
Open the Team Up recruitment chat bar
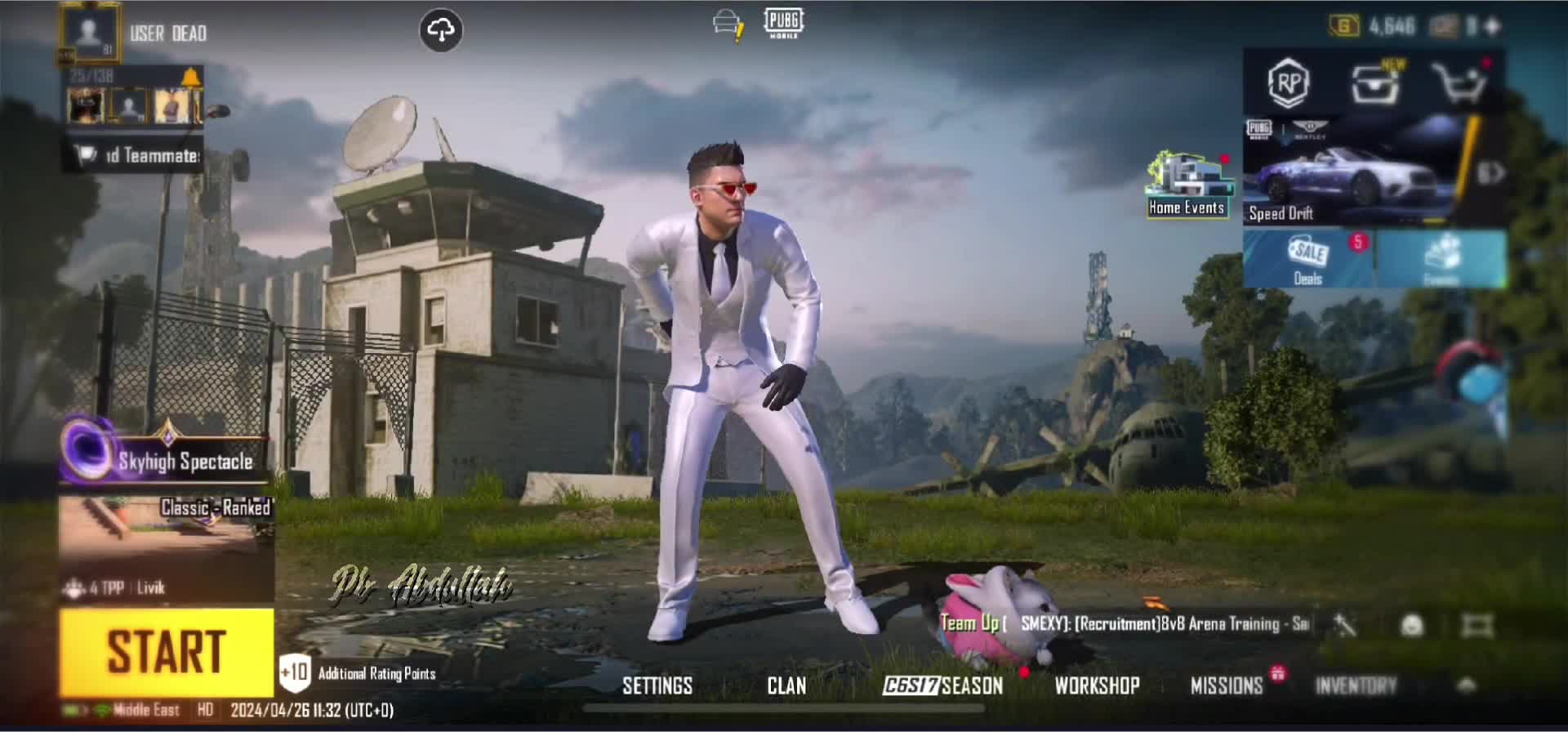coord(1127,624)
